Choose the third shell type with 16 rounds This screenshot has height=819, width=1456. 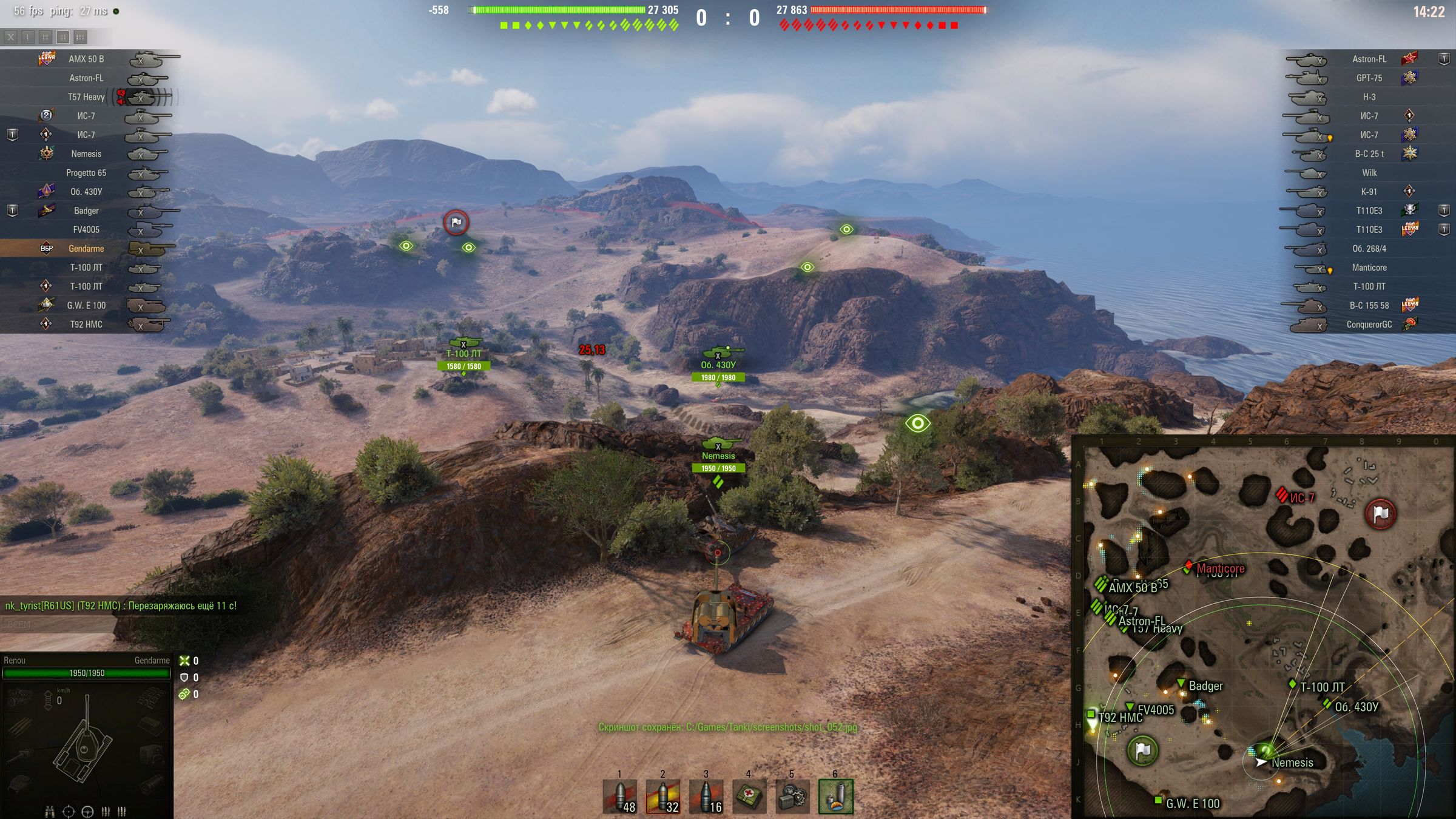706,797
